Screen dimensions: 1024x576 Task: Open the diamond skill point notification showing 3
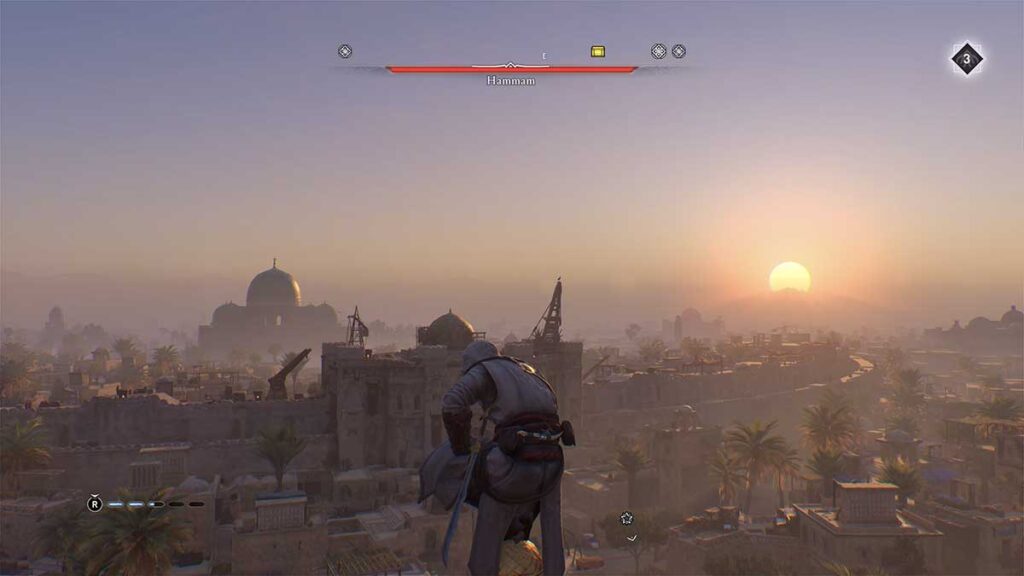pyautogui.click(x=966, y=59)
